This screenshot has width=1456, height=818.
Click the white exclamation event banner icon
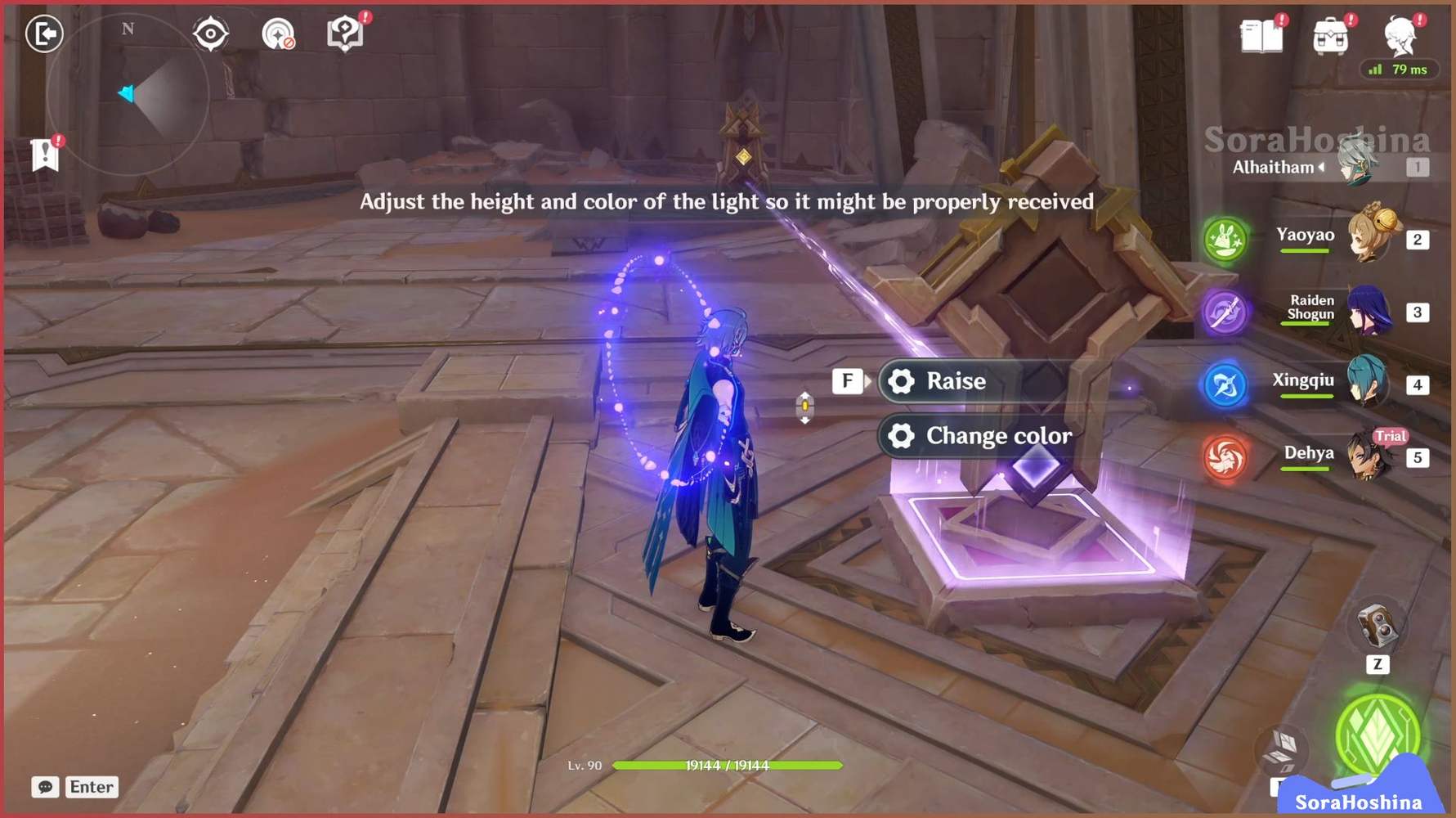click(x=47, y=154)
